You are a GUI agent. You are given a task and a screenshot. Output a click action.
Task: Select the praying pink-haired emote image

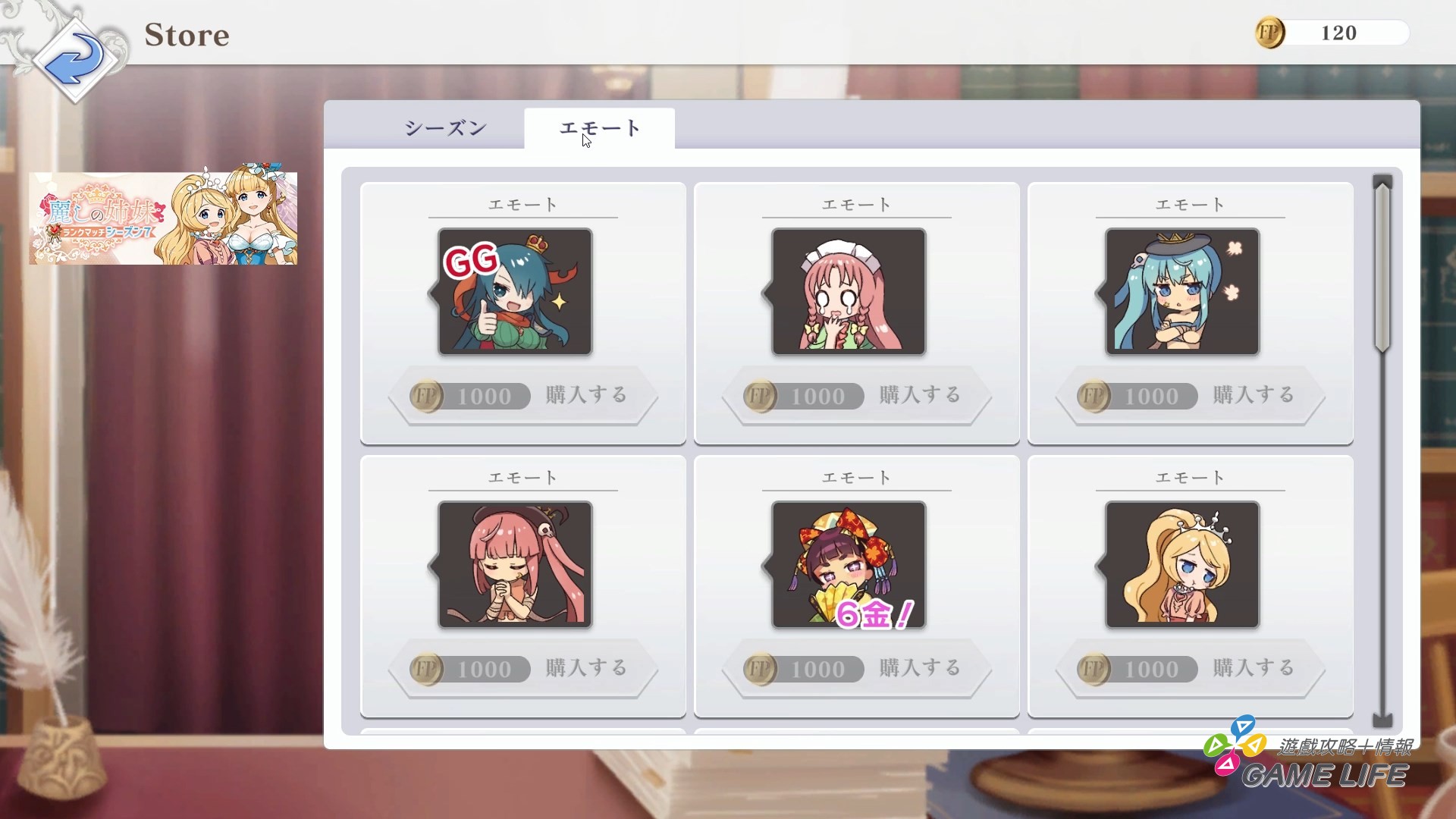pos(514,565)
